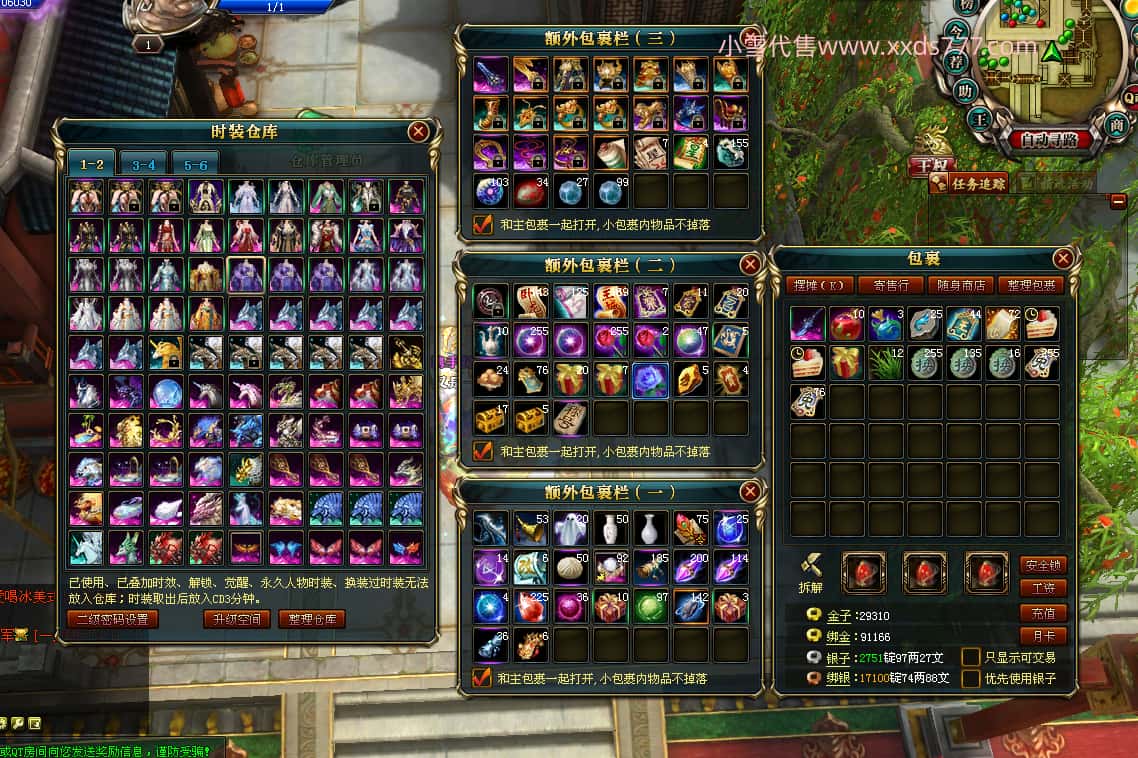Click the 安全锁 safety lock button
The height and width of the screenshot is (758, 1138).
coord(1043,565)
